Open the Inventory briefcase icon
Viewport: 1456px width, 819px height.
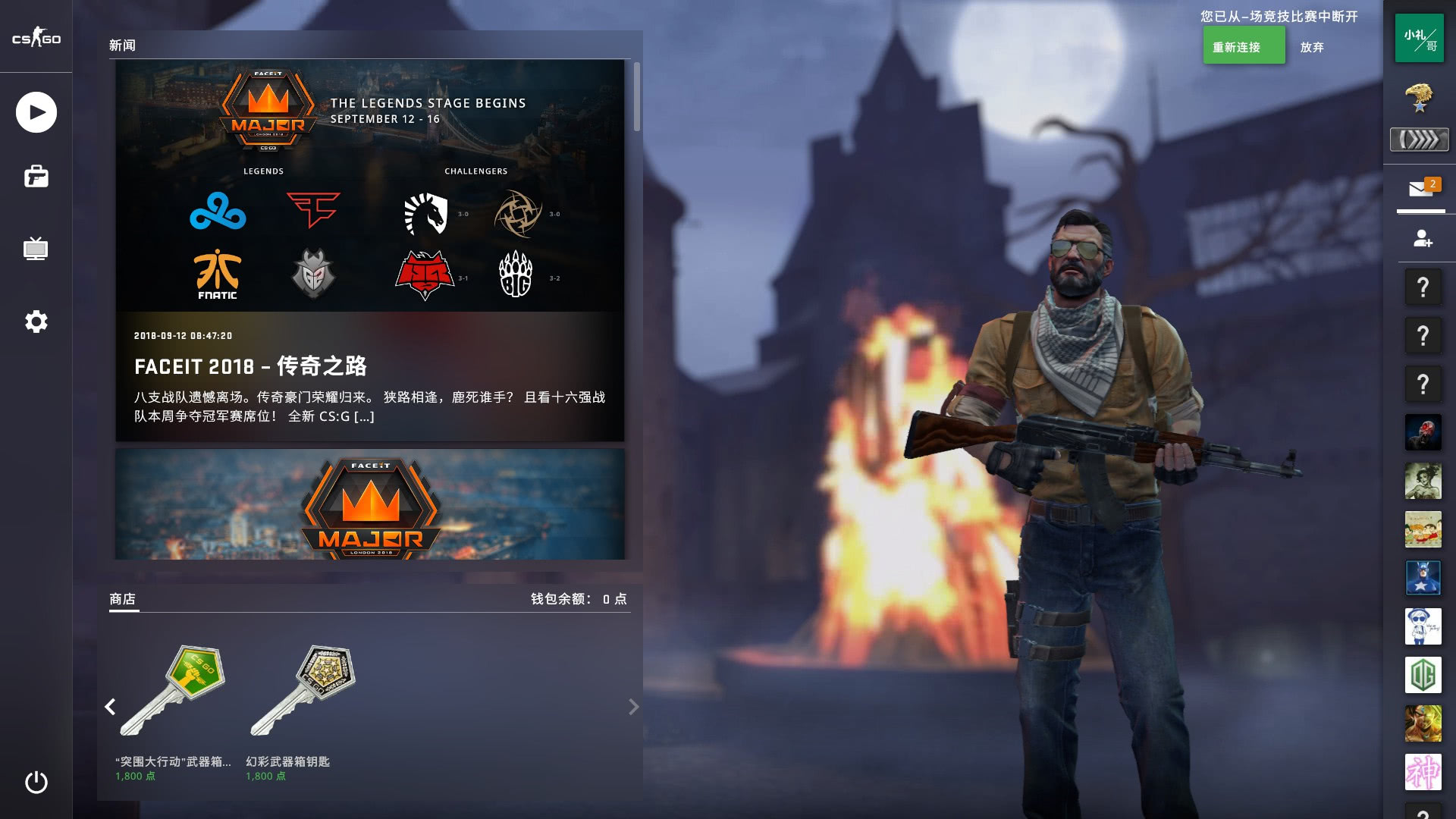pyautogui.click(x=35, y=177)
